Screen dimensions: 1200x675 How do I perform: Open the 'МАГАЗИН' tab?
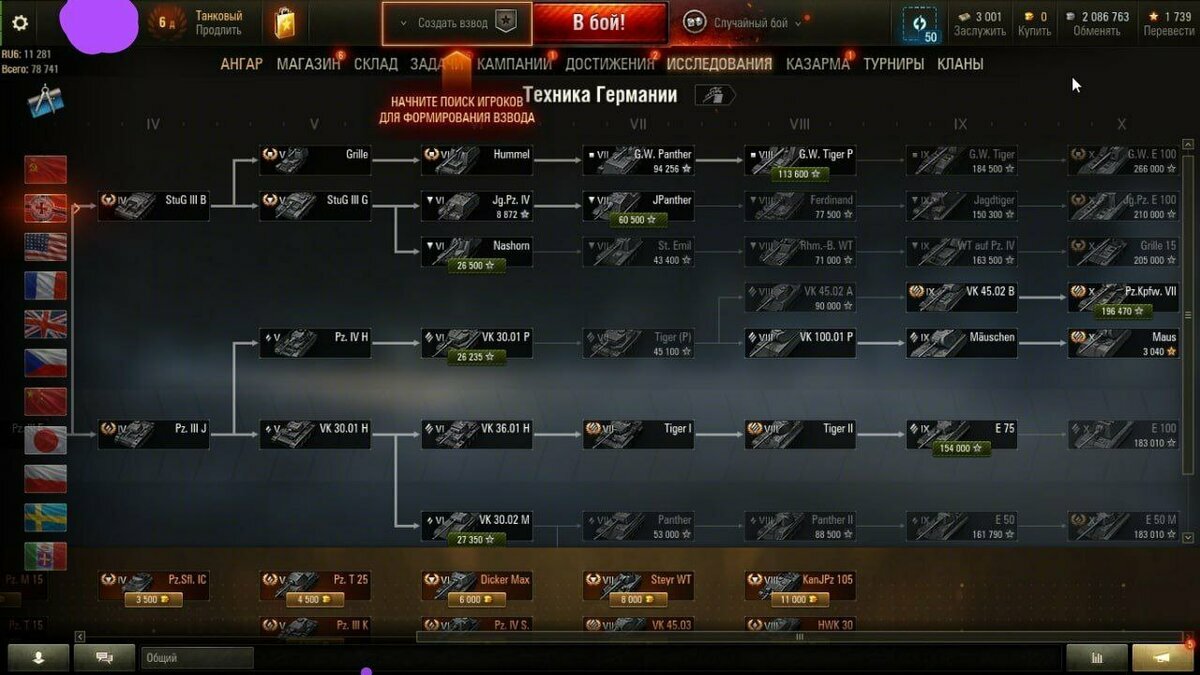click(308, 64)
